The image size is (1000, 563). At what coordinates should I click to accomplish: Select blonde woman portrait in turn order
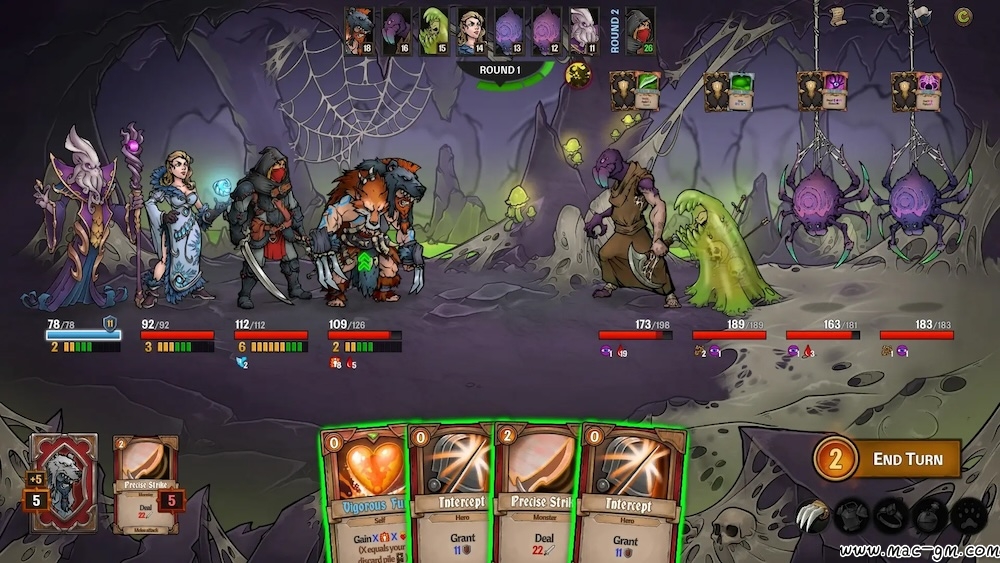tap(471, 30)
